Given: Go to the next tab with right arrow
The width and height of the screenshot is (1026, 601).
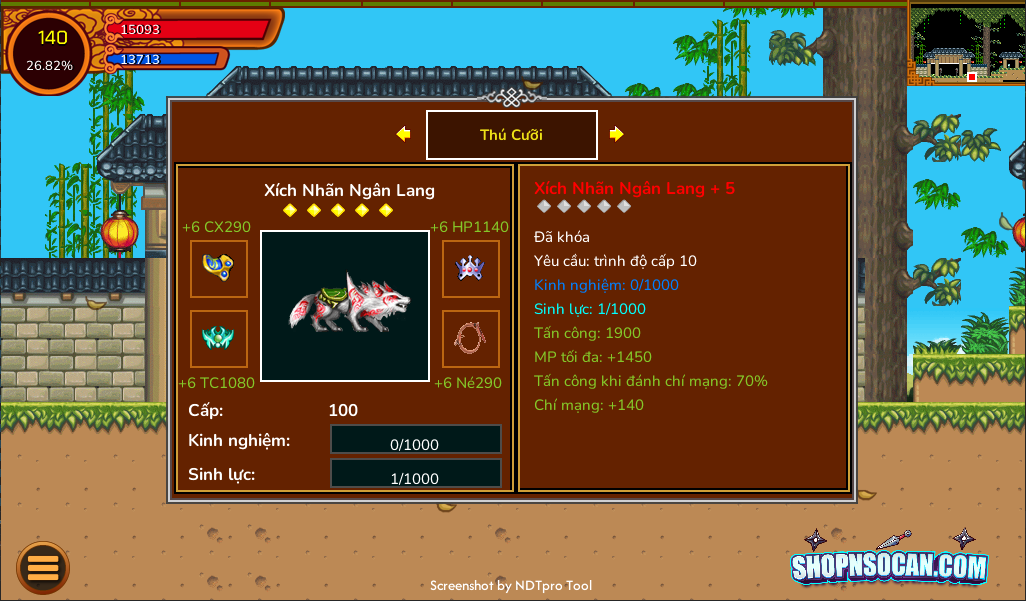Looking at the screenshot, I should (616, 134).
